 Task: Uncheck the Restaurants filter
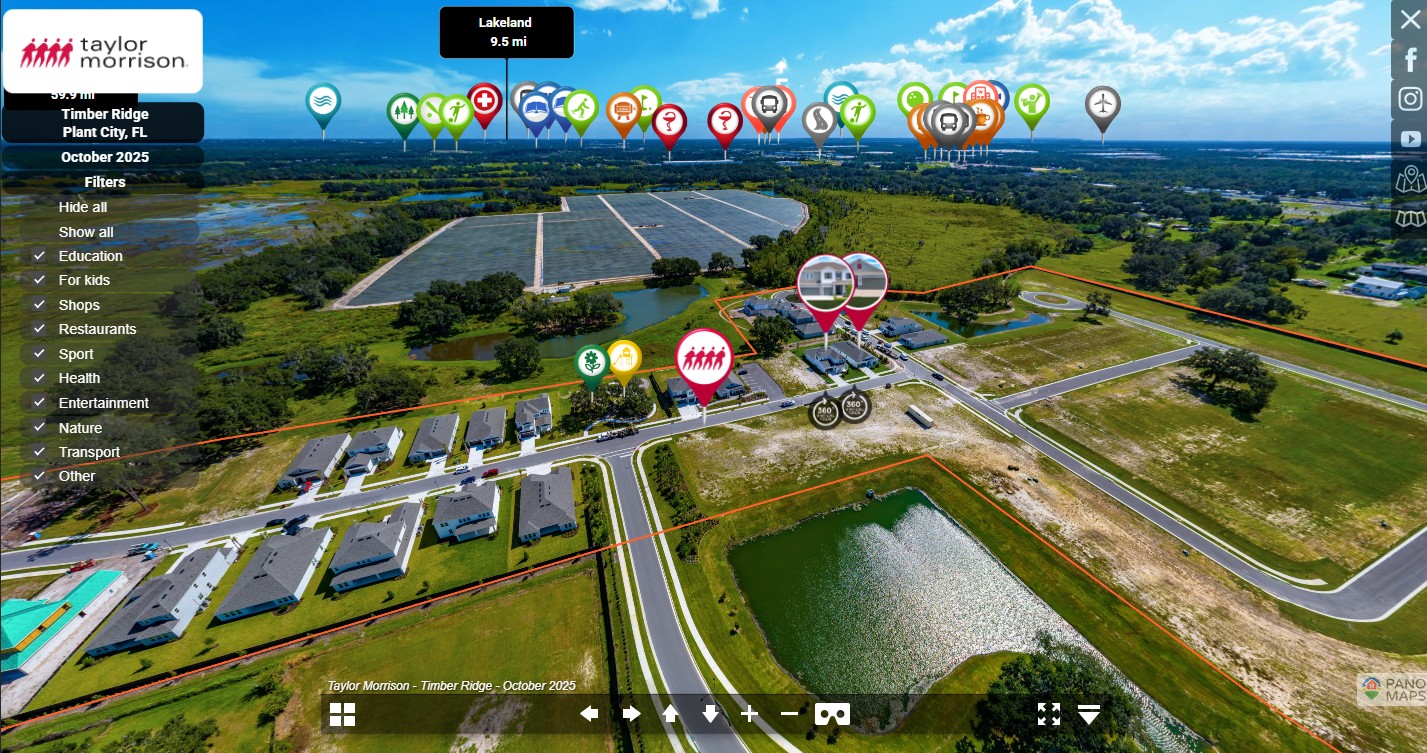[x=40, y=329]
